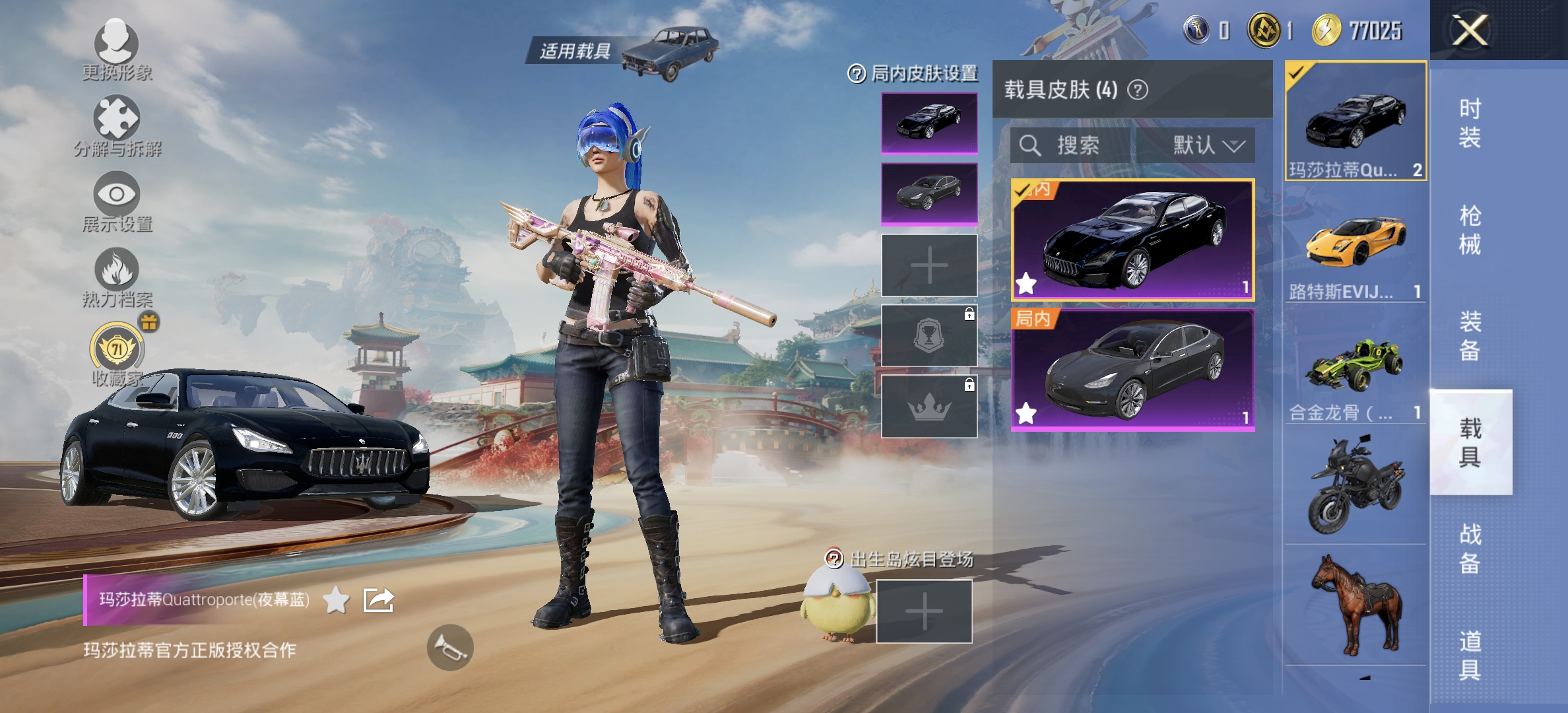Image resolution: width=1568 pixels, height=713 pixels.
Task: Switch to the 装备 equipment tab
Action: 1470,336
